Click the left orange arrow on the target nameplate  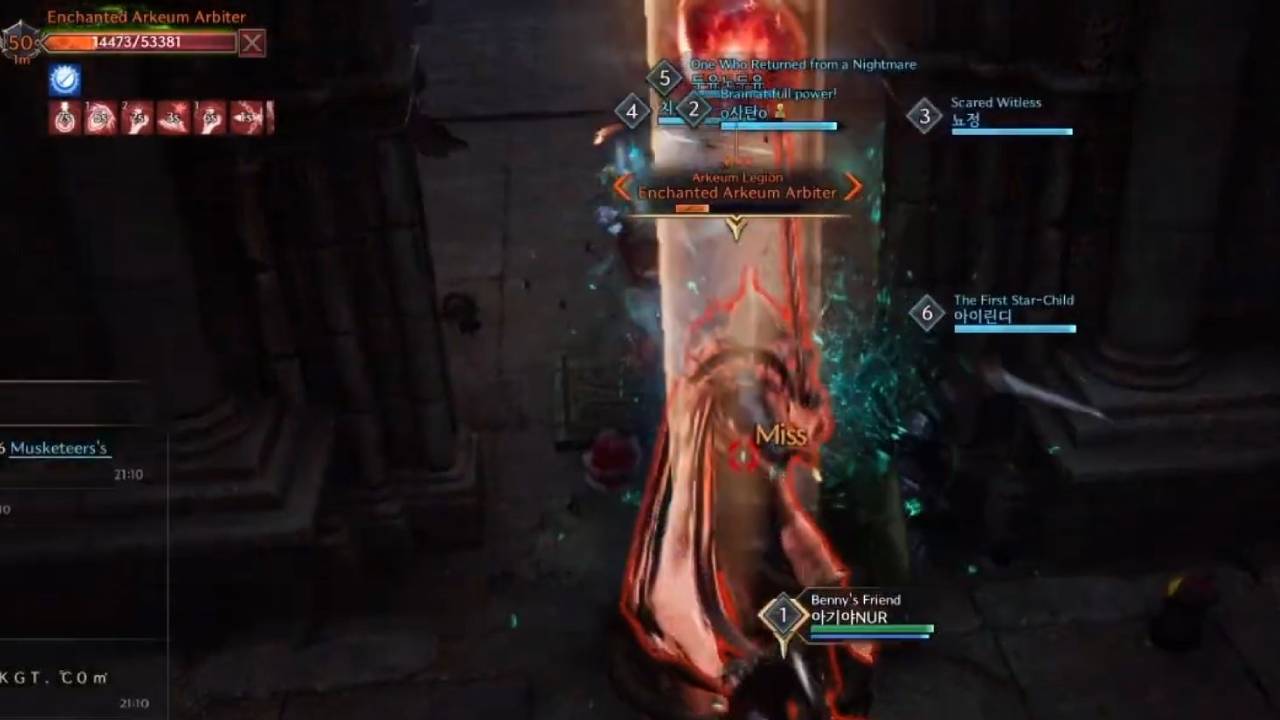pos(621,188)
